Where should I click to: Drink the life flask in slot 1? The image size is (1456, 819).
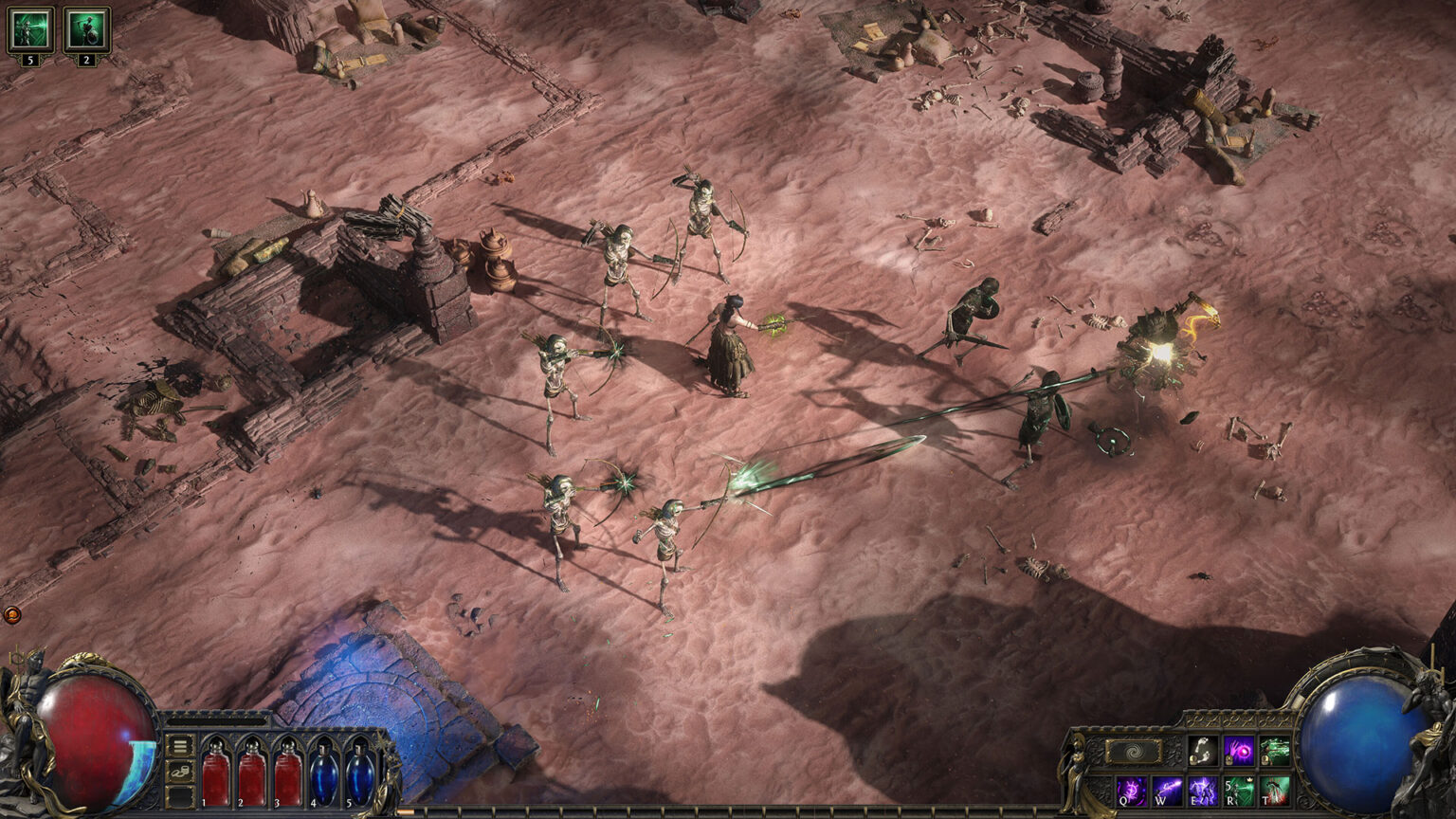point(215,774)
